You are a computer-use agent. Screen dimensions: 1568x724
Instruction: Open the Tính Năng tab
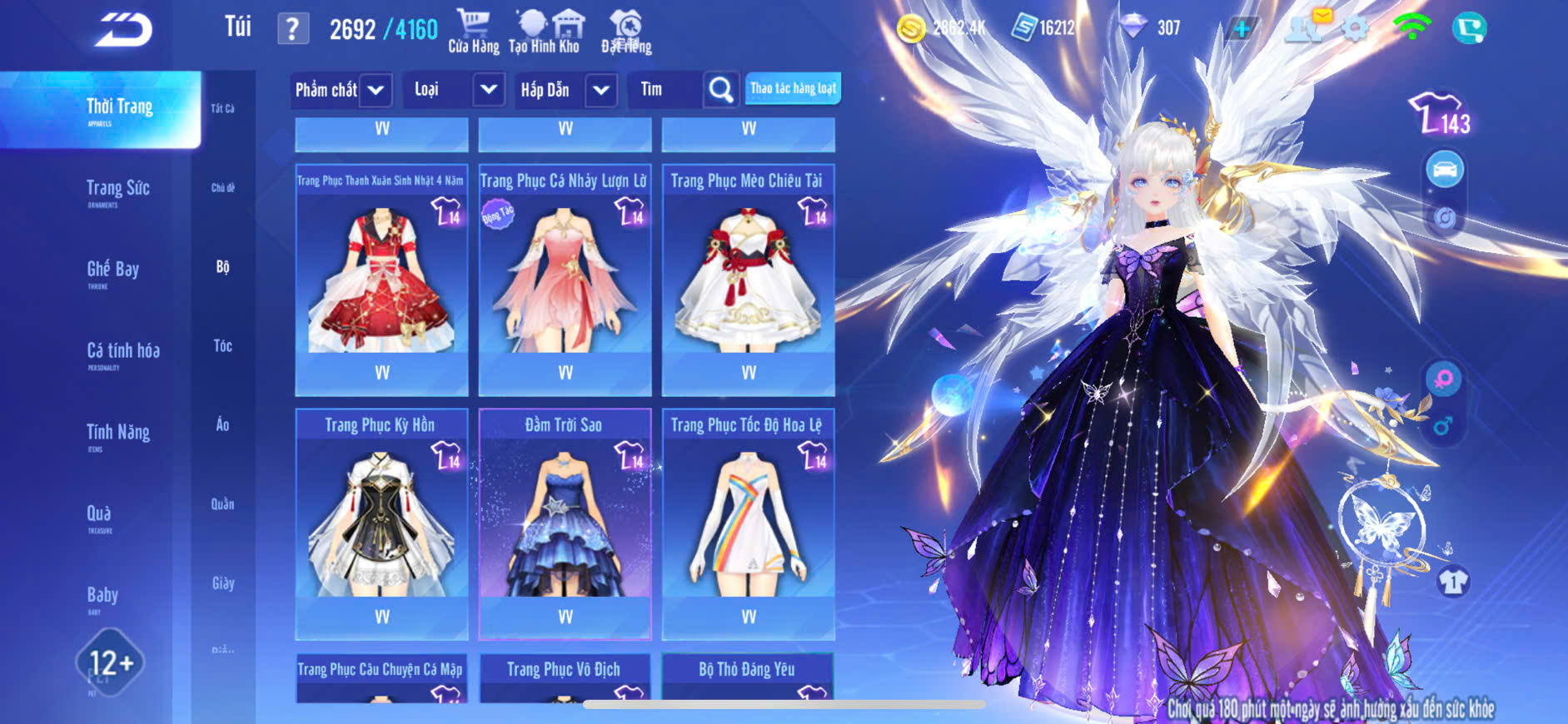(x=117, y=434)
